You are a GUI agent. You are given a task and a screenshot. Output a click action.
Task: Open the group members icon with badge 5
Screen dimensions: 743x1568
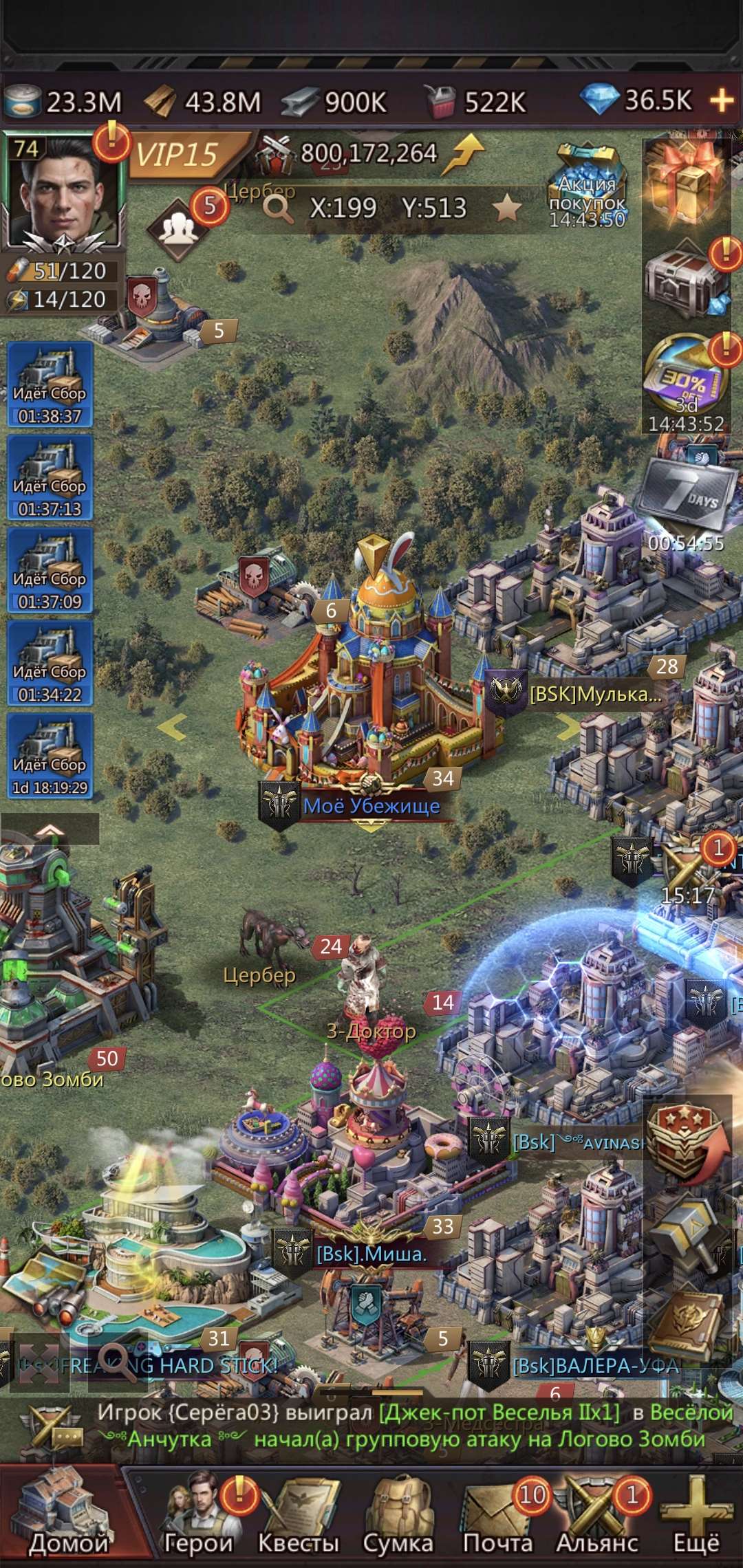[179, 228]
